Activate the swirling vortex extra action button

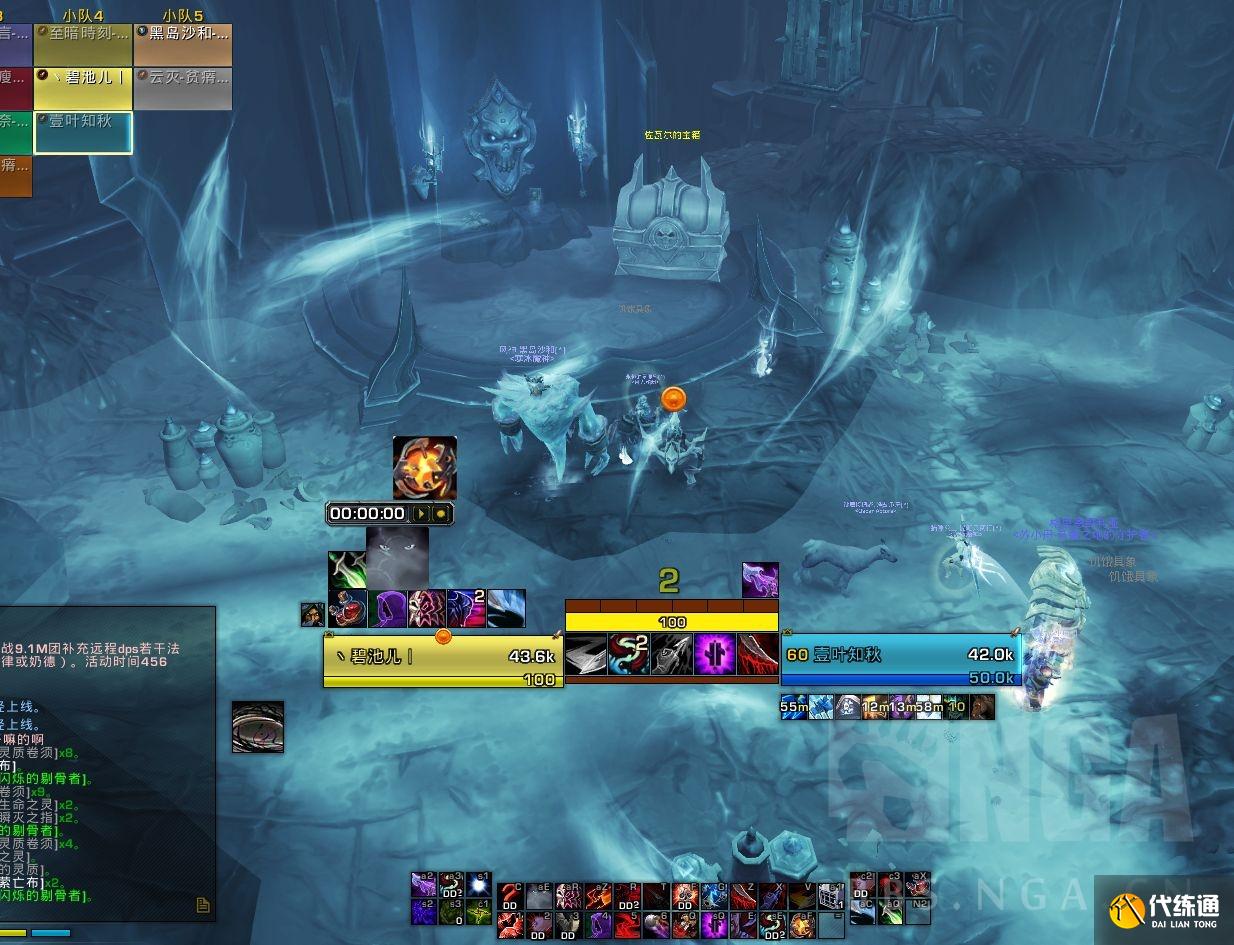[258, 727]
